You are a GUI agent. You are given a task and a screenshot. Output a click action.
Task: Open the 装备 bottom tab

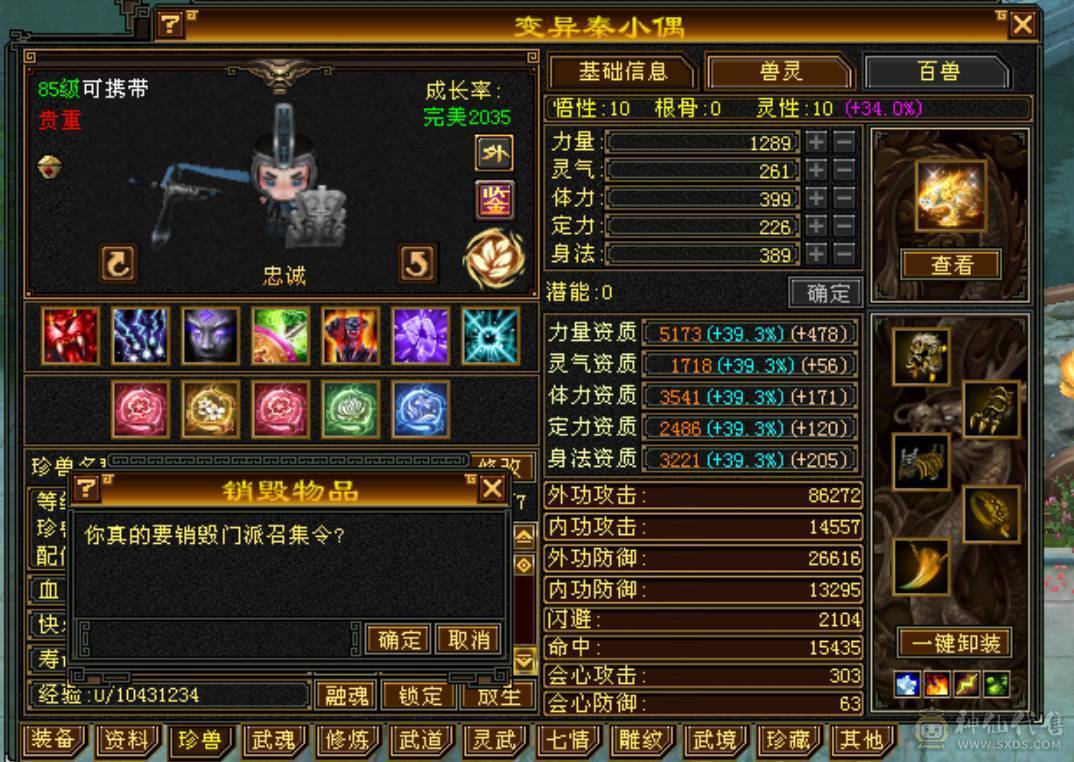[x=54, y=741]
